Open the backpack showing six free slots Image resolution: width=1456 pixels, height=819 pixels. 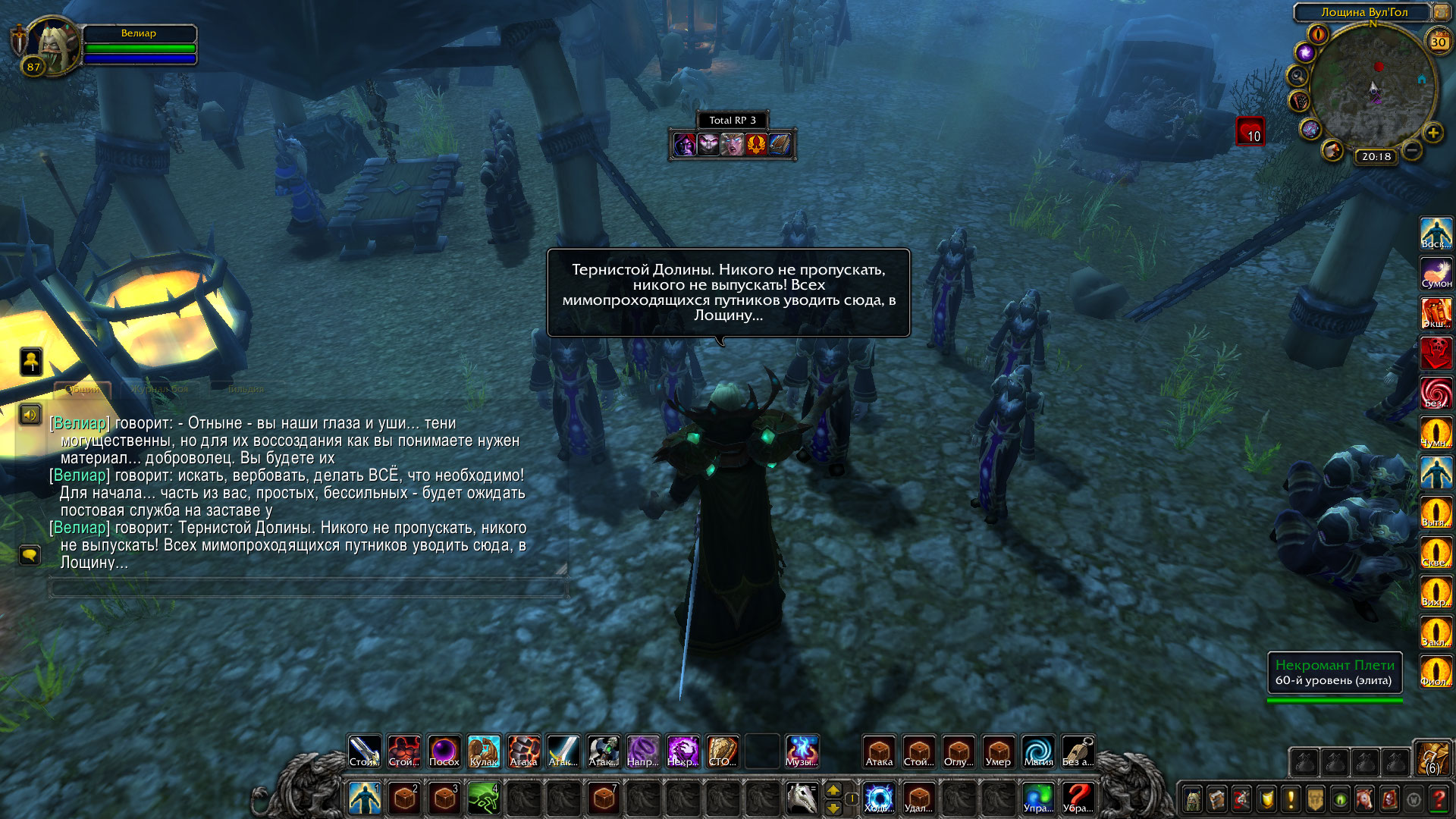[x=1432, y=758]
